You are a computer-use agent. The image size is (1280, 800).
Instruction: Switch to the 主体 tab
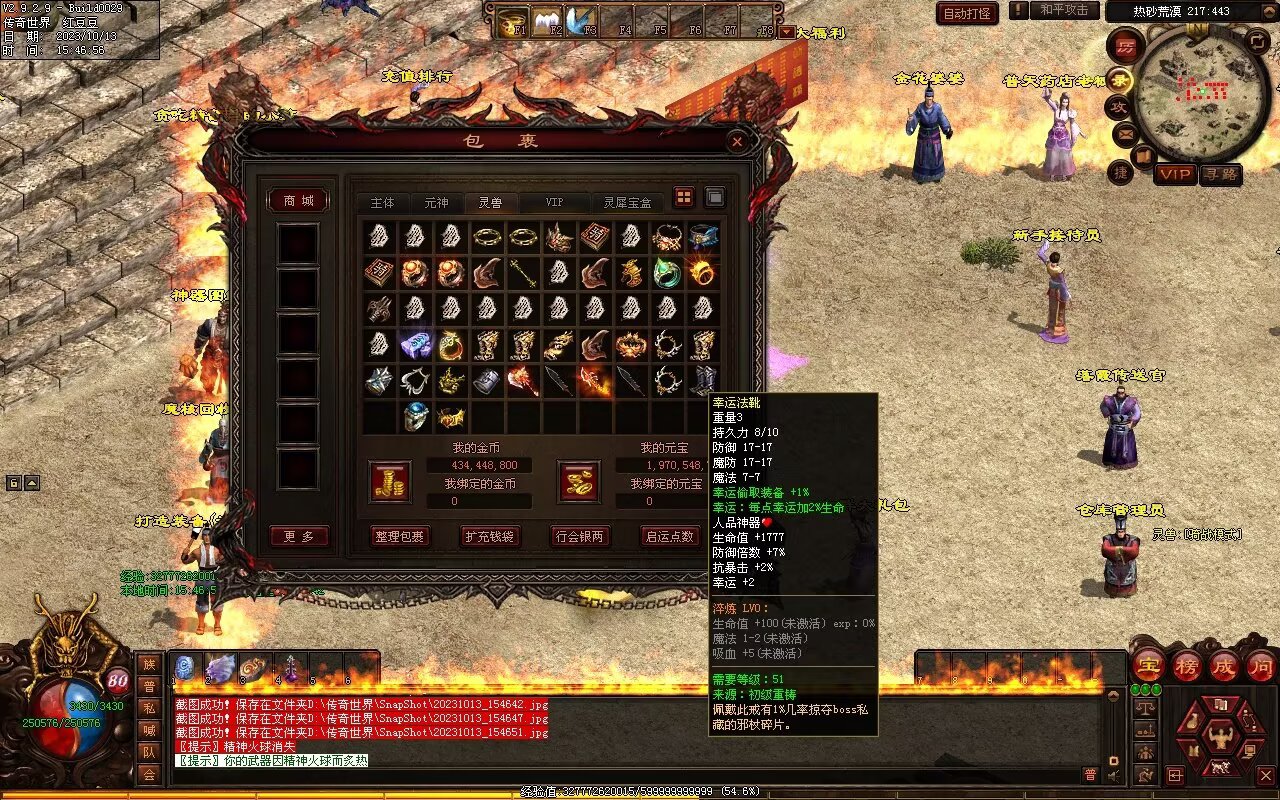pos(382,202)
